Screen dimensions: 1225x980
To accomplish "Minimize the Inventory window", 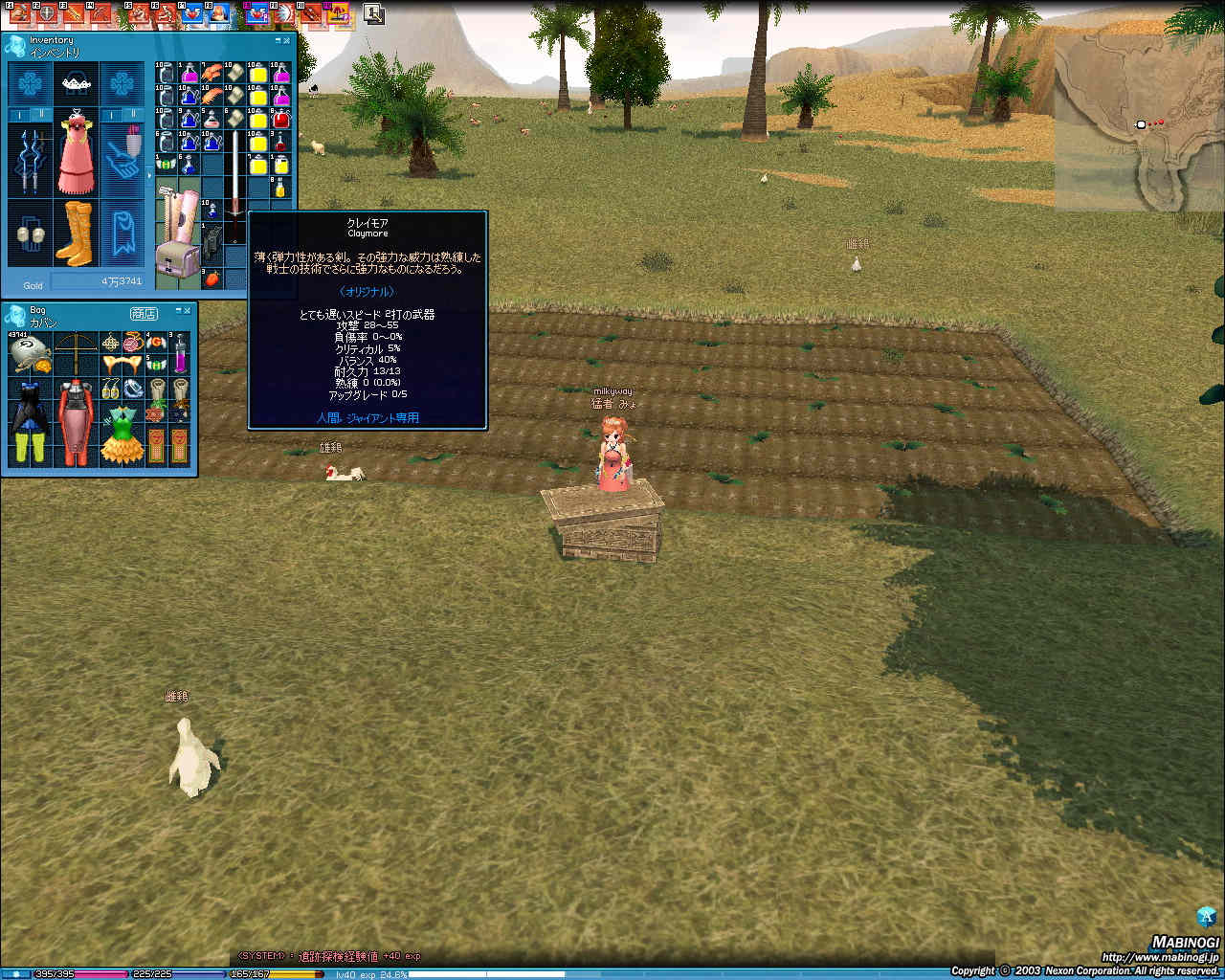I will pyautogui.click(x=278, y=41).
